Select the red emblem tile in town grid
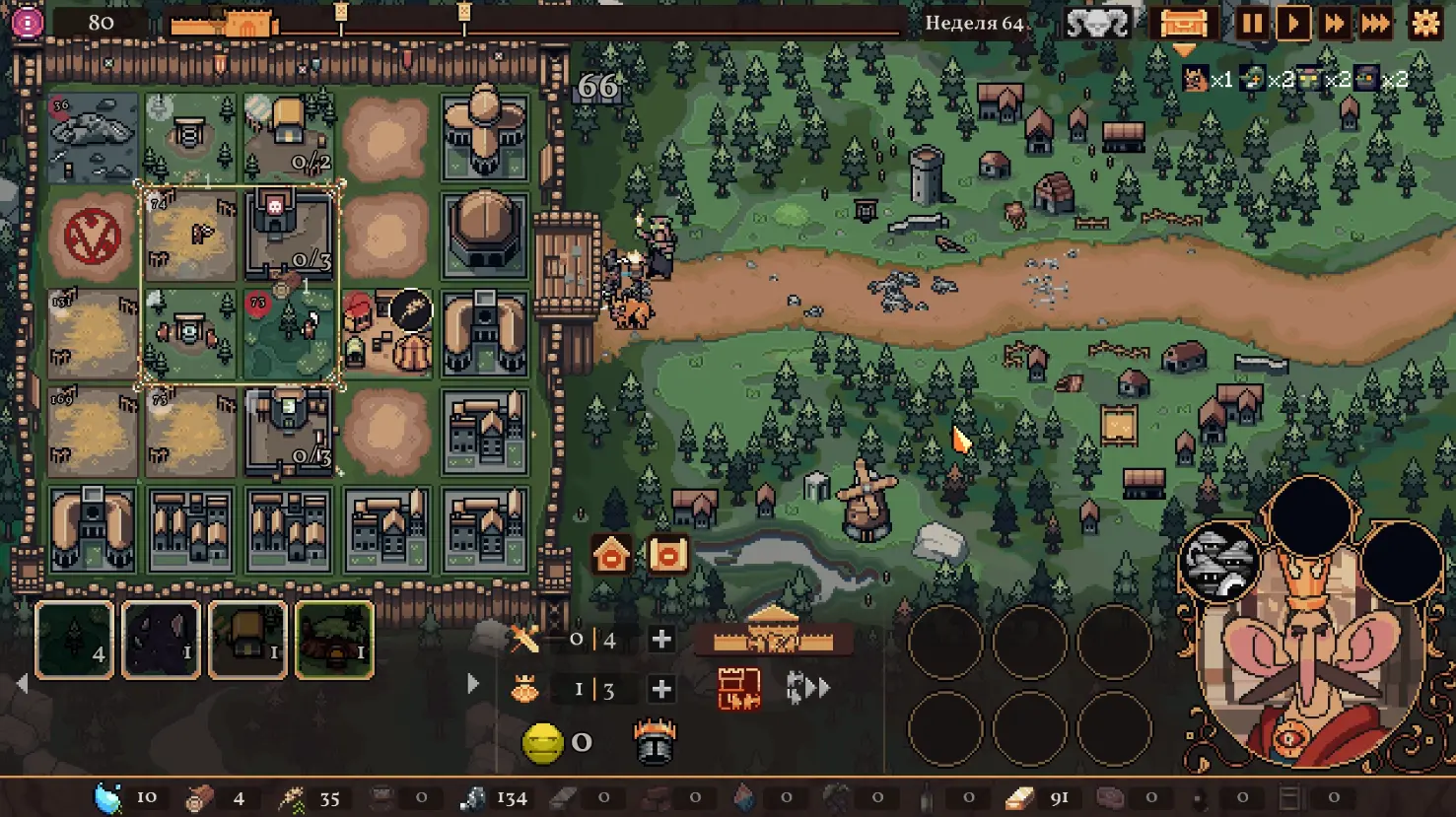The width and height of the screenshot is (1456, 817). click(x=92, y=237)
